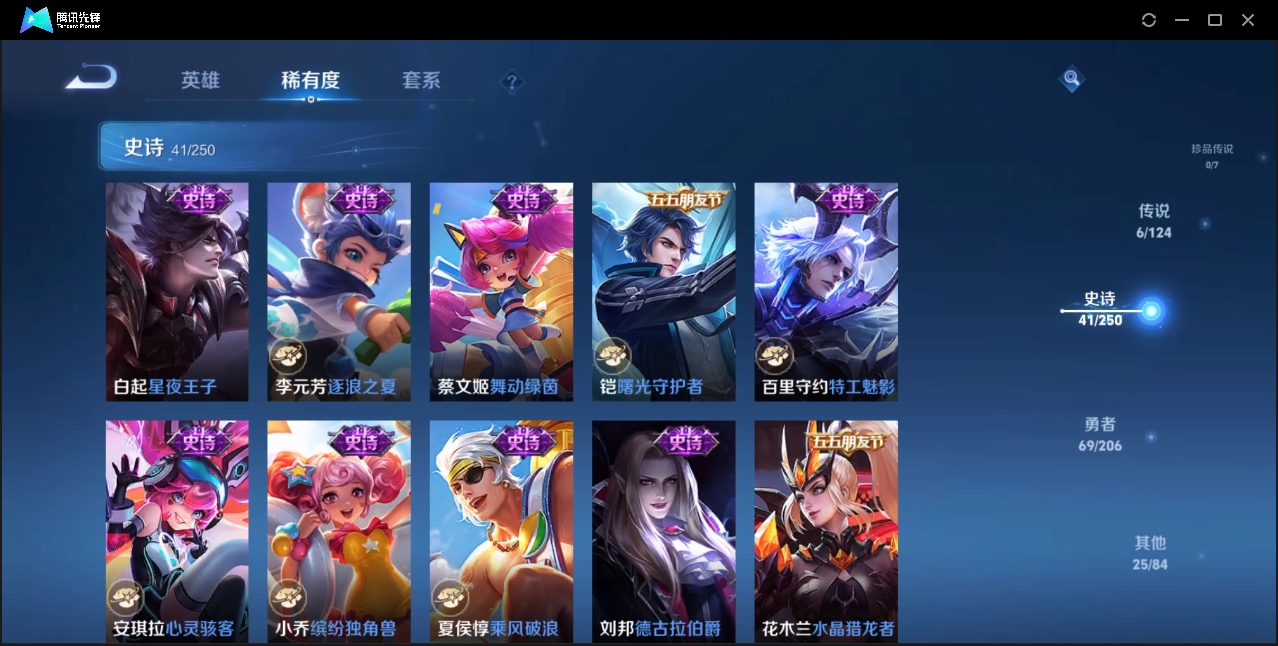1278x646 pixels.
Task: Show help via the question mark icon
Action: pos(512,82)
